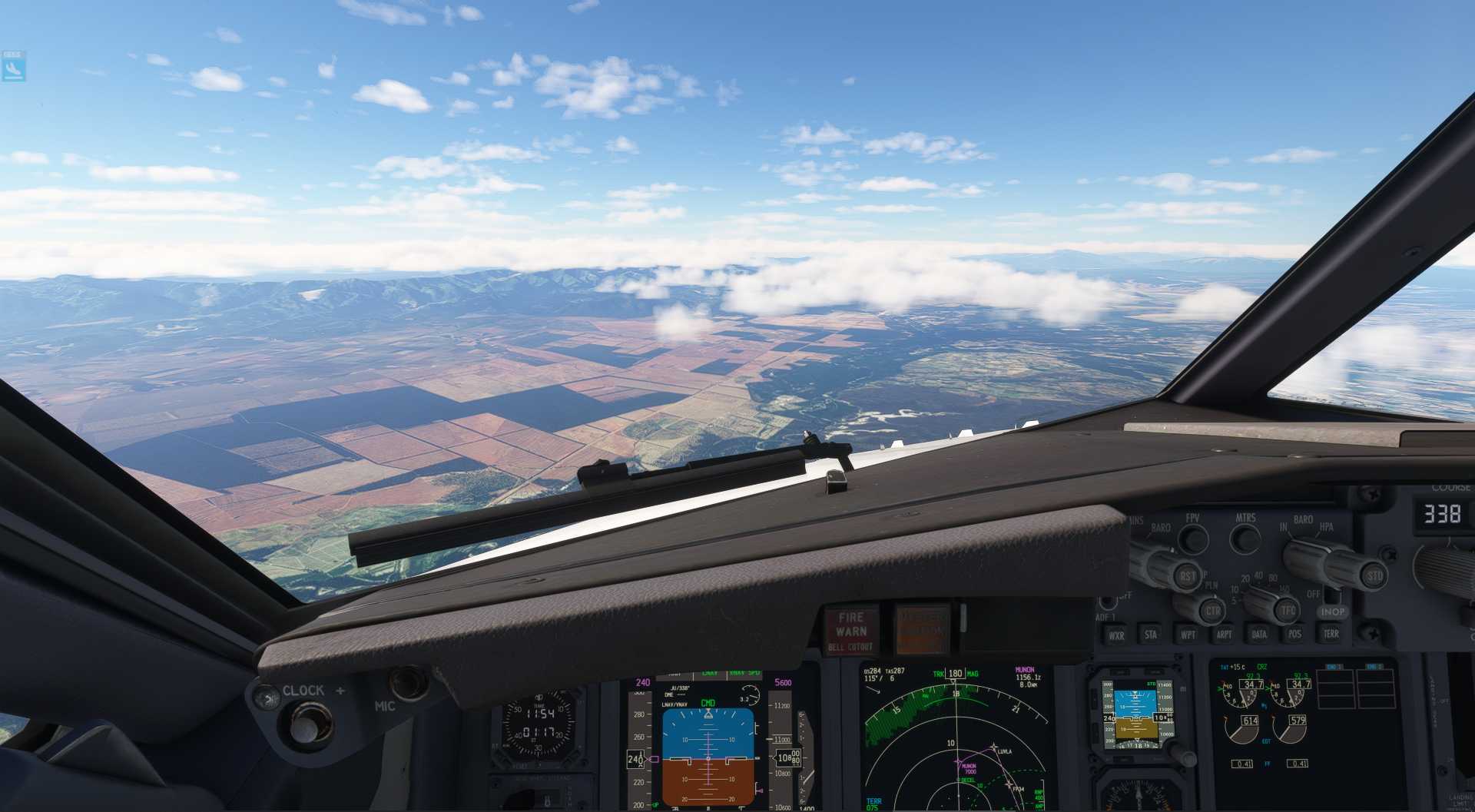Toggle the ARPT airports button

click(x=1224, y=635)
